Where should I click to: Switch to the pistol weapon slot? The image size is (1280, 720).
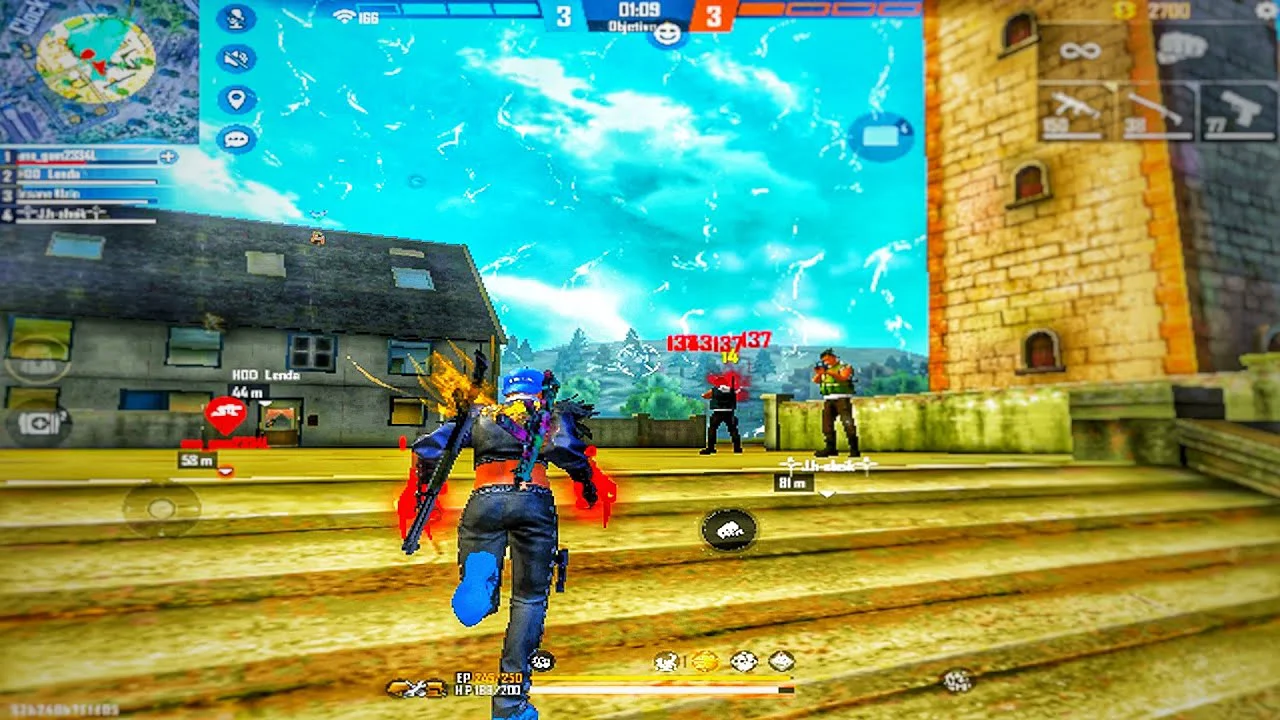pyautogui.click(x=1237, y=111)
